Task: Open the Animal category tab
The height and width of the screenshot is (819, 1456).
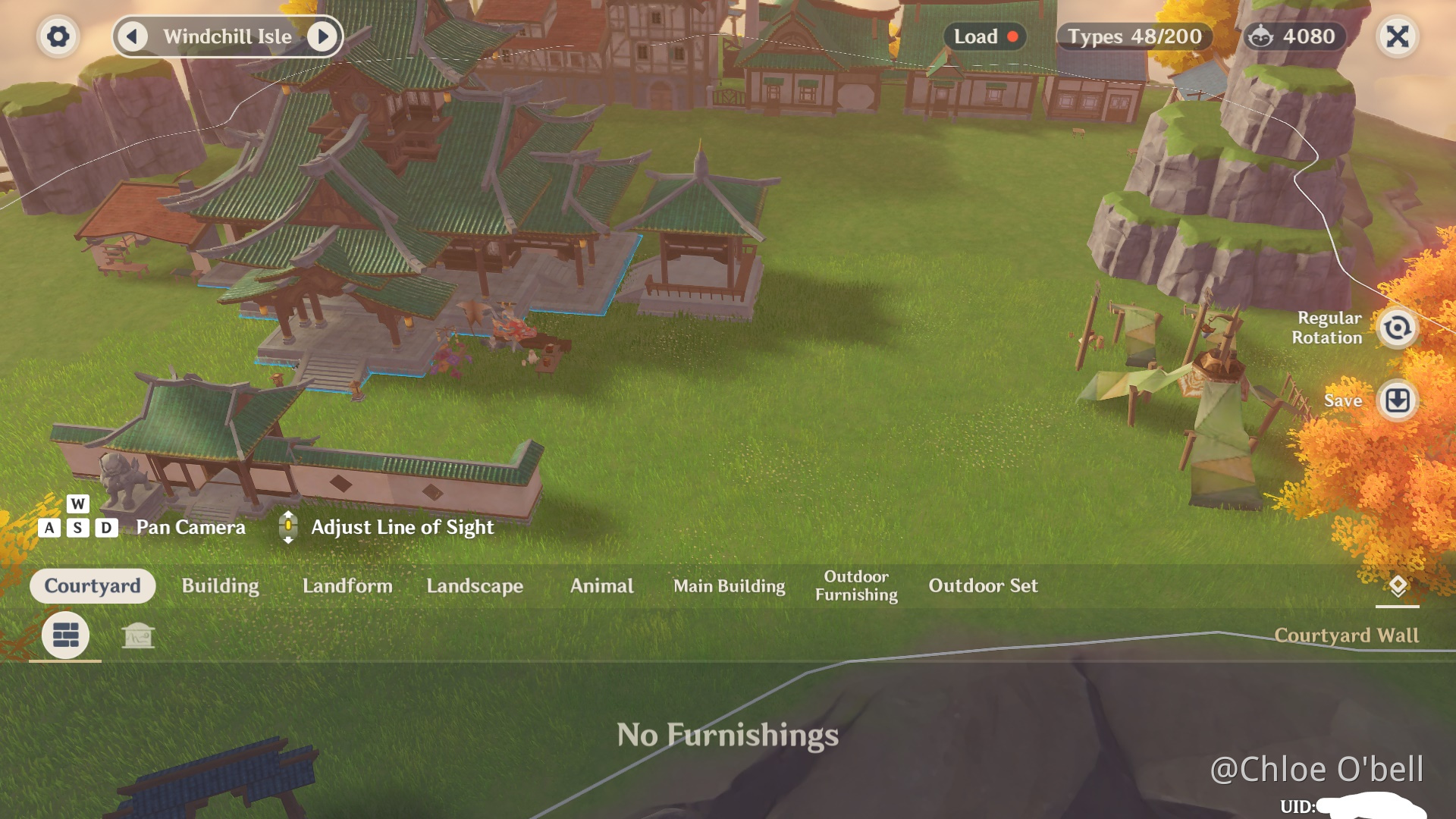Action: (602, 585)
